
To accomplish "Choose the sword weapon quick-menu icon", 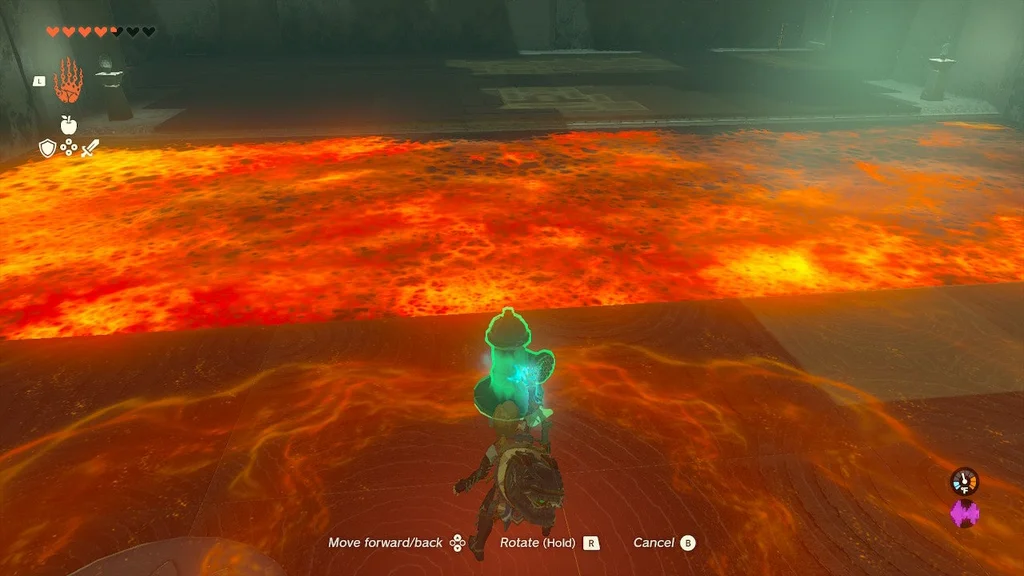I will [x=89, y=148].
